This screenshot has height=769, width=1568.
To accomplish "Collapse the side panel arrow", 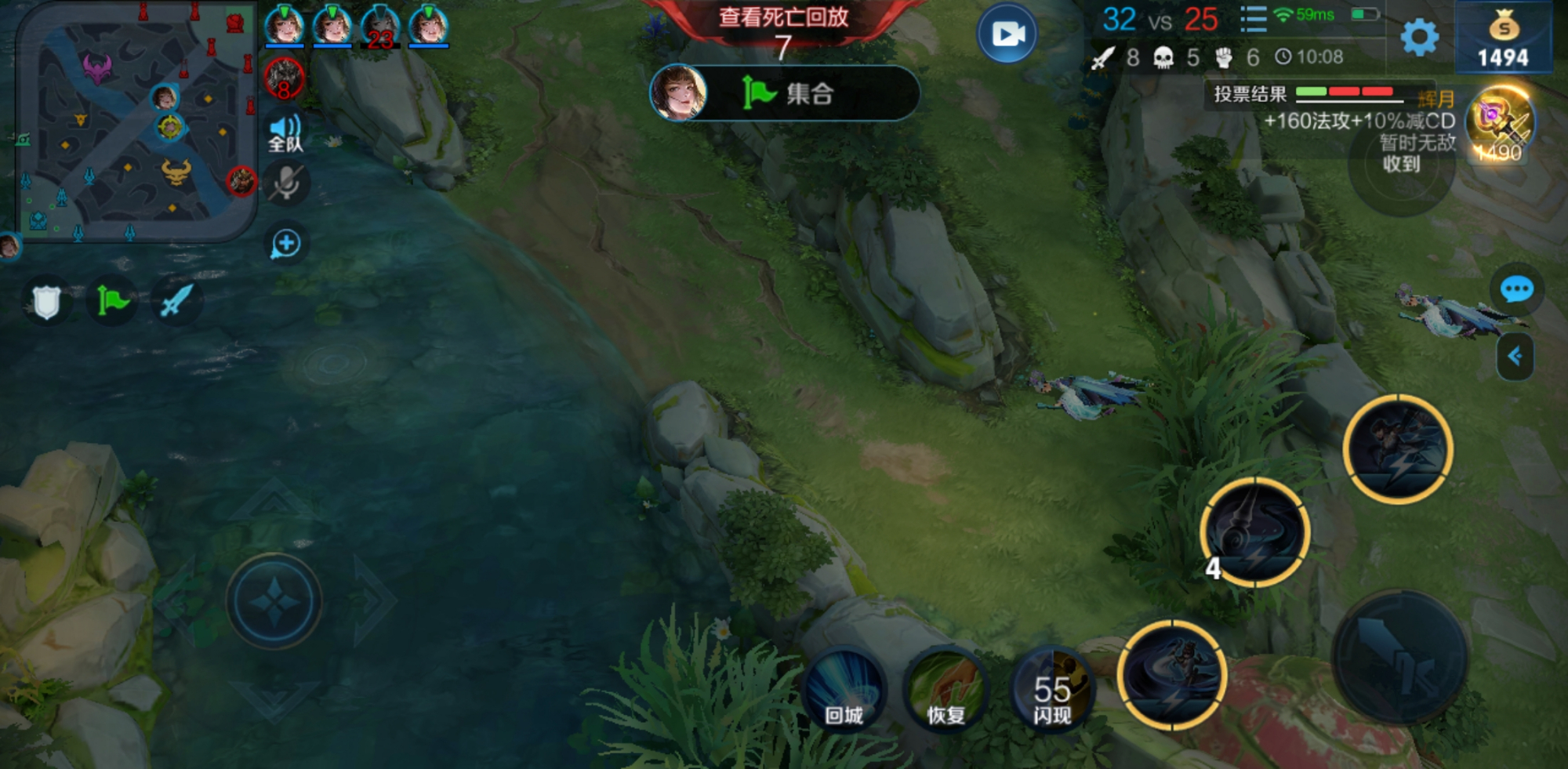I will (x=1515, y=357).
